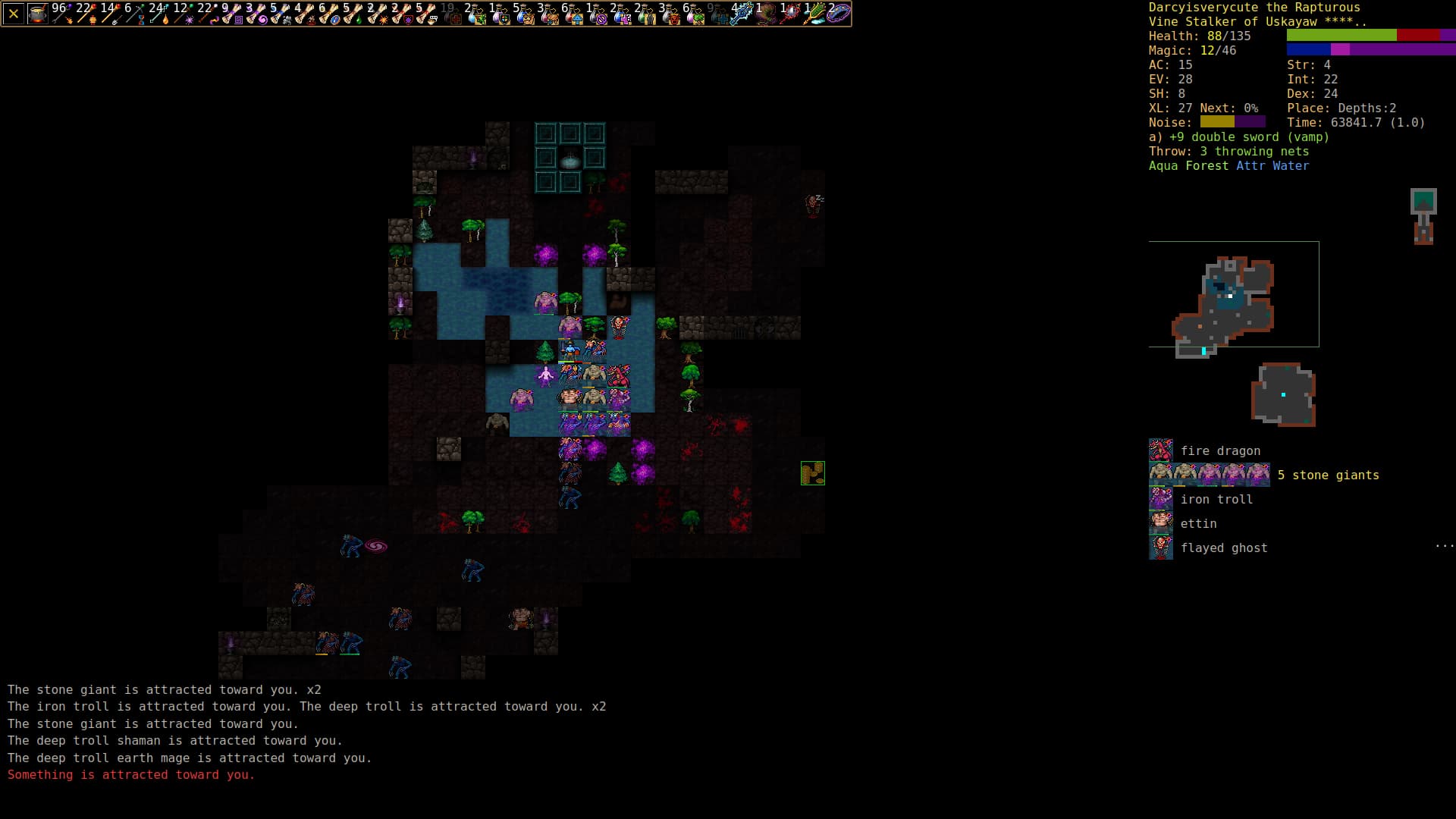The image size is (1456, 819).
Task: Choose flayed ghost in the monster list
Action: tap(1223, 548)
